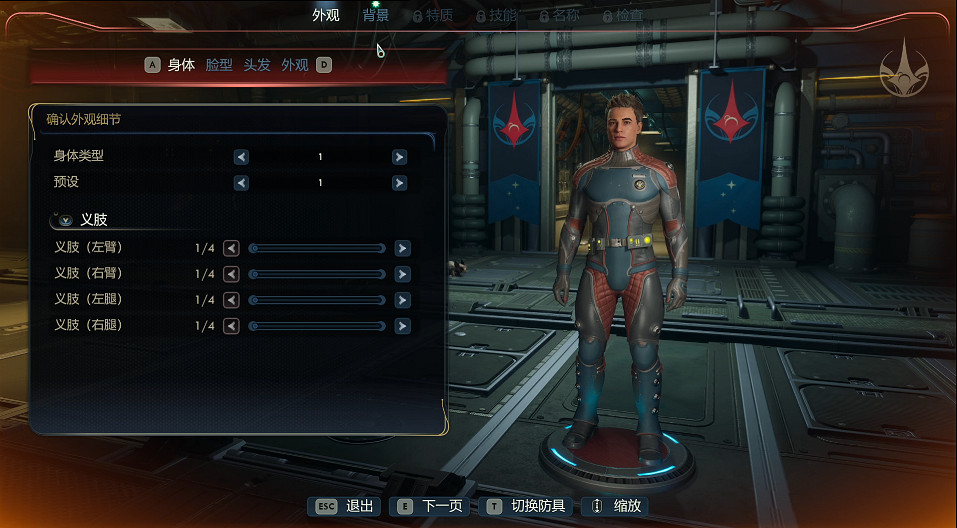Screen dimensions: 957x528
Task: Advance 义肢（右臂）with right arrow
Action: point(402,274)
